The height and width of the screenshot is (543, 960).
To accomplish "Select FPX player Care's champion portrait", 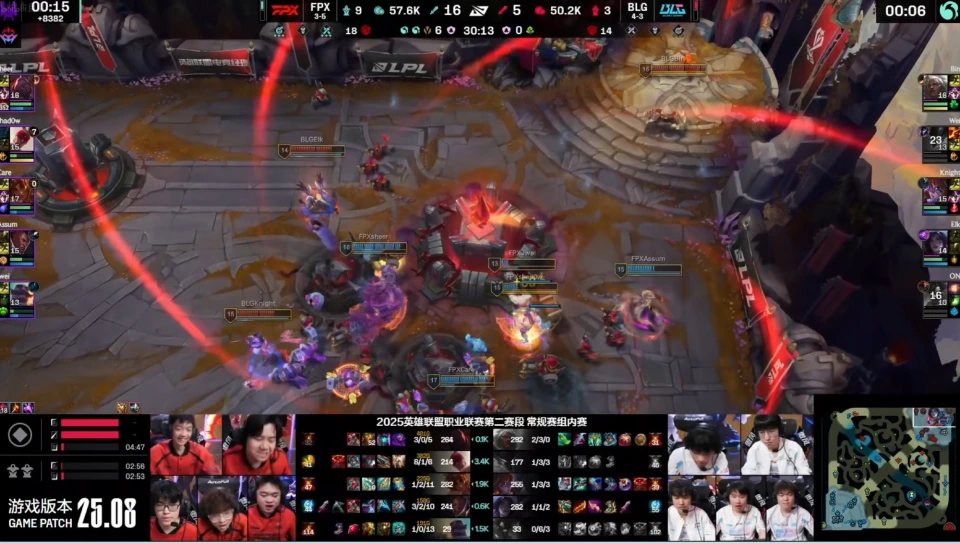I will click(20, 190).
